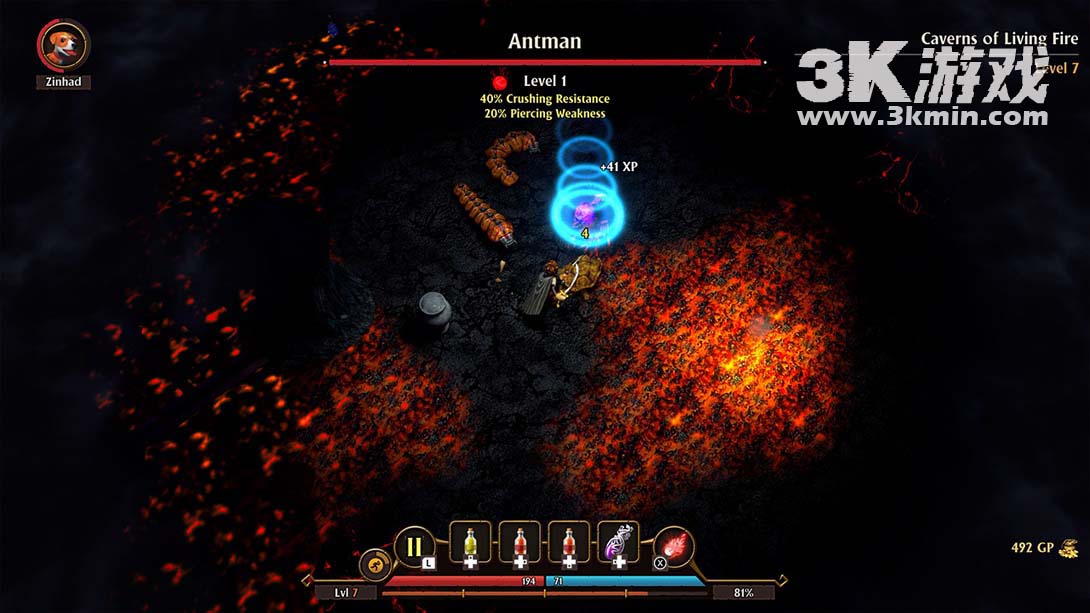Use the yellow potion in the hotbar
The width and height of the screenshot is (1090, 613).
point(470,543)
